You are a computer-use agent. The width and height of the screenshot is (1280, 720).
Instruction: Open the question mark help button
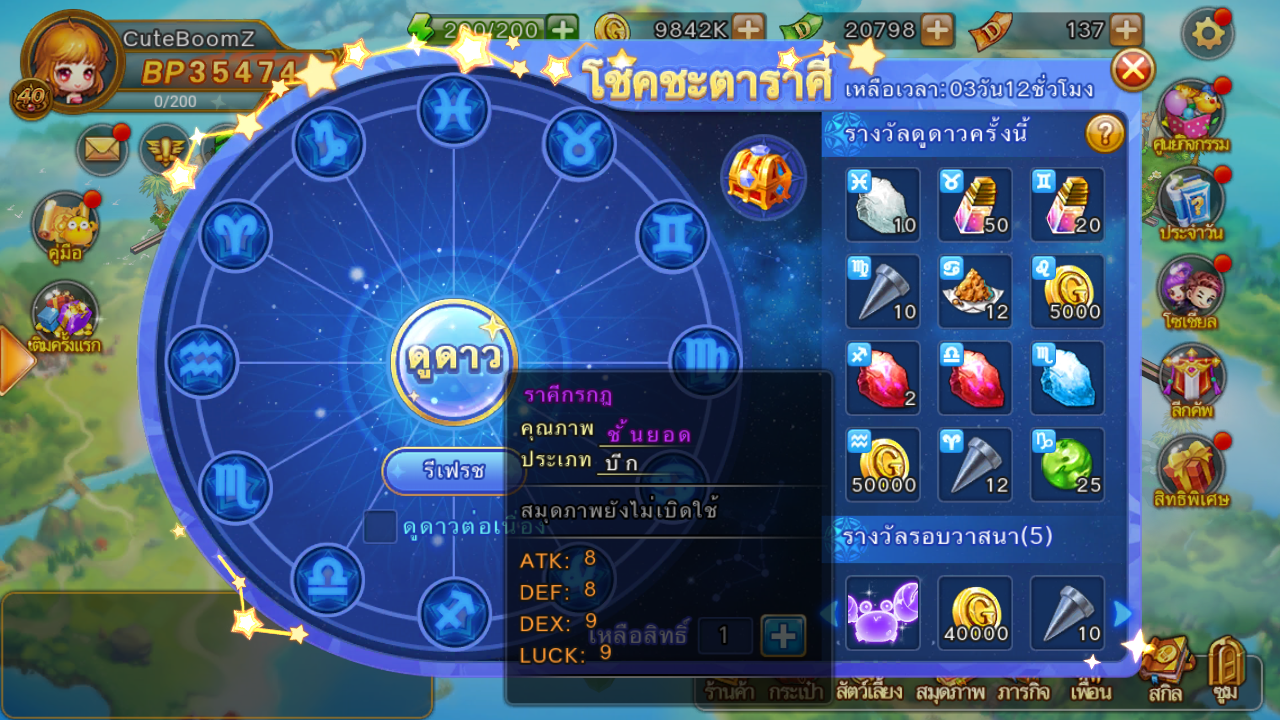[x=1104, y=133]
